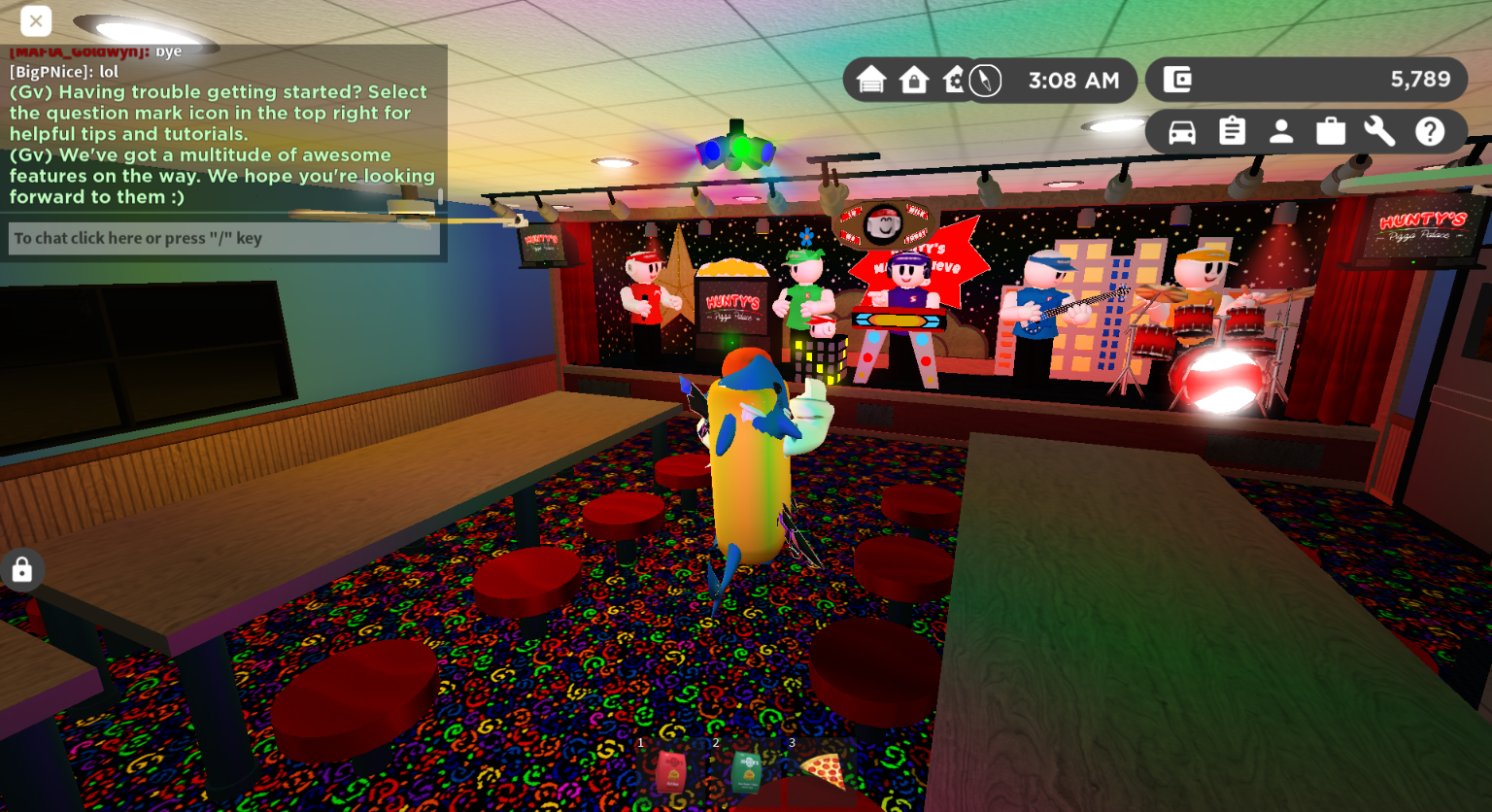Open the vehicle car menu

coord(1182,131)
